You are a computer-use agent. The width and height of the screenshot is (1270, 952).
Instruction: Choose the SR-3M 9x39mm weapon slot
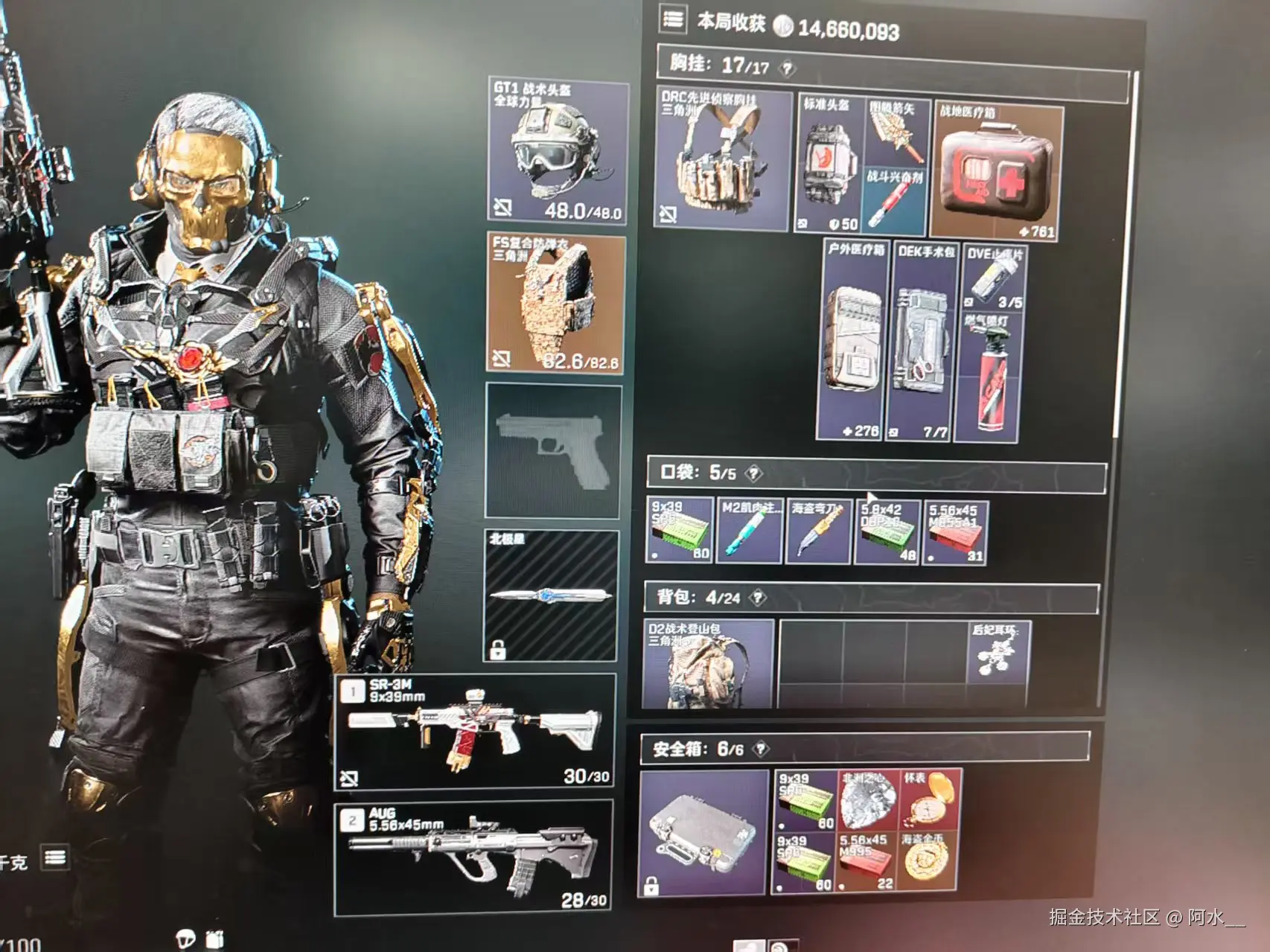[x=475, y=730]
